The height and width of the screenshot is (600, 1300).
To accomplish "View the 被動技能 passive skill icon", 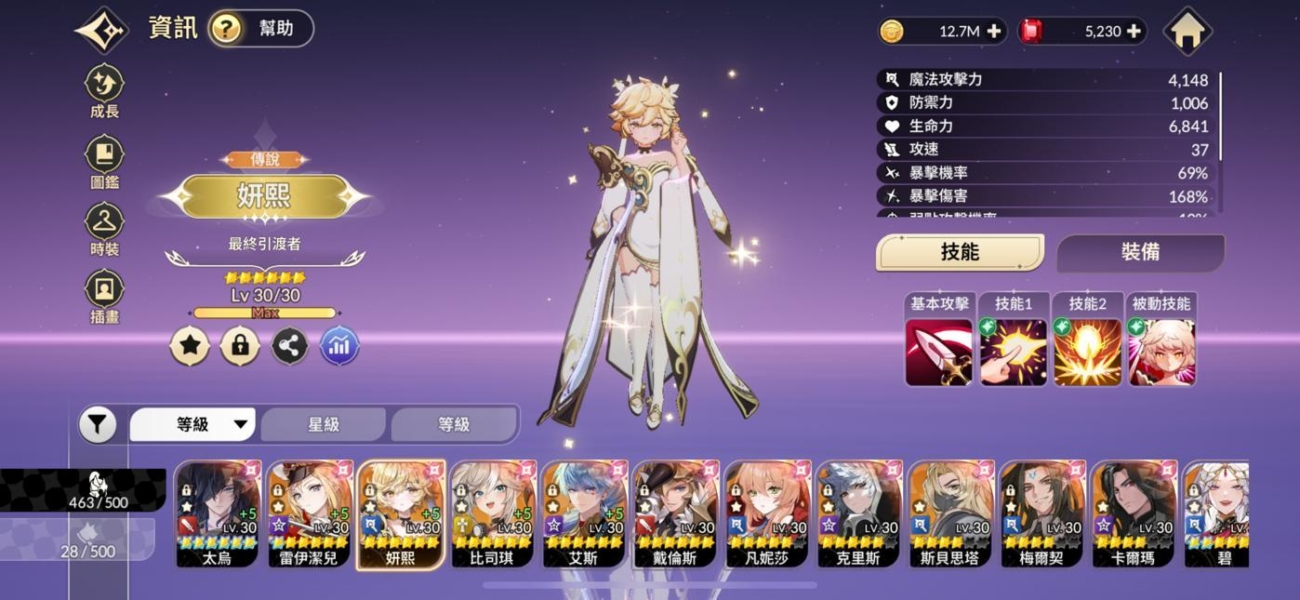I will coord(1161,351).
